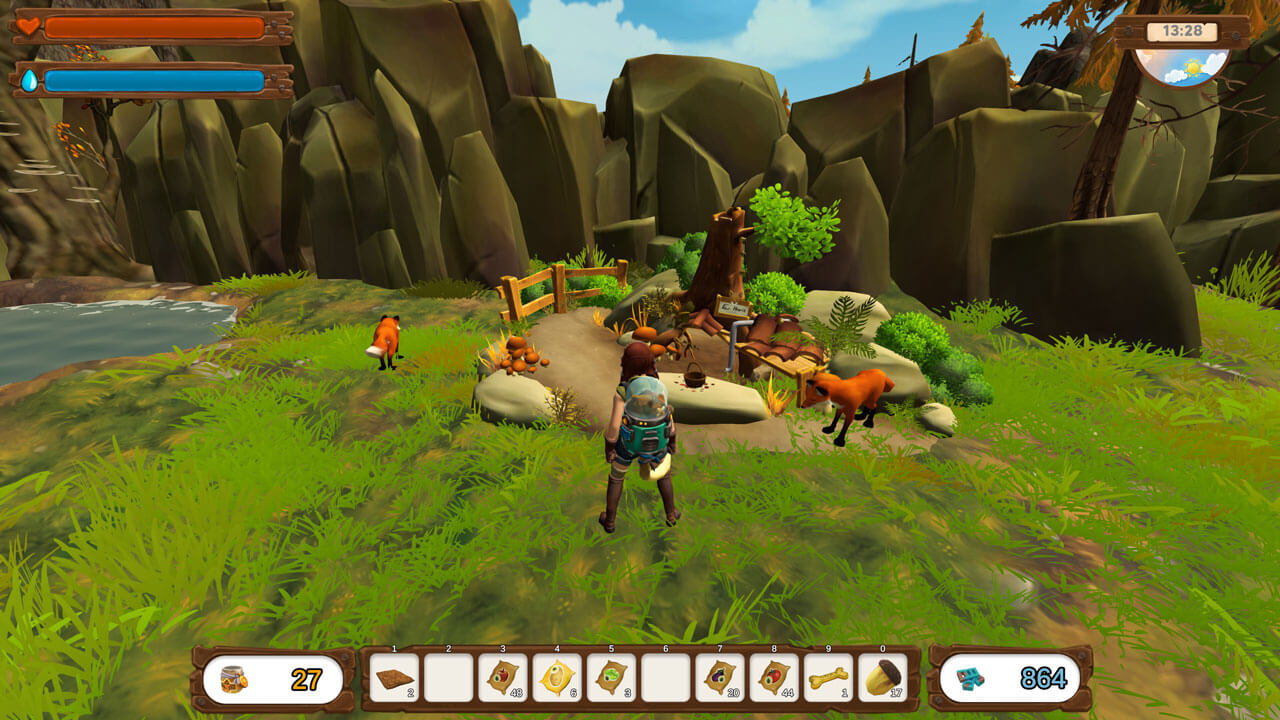Image resolution: width=1280 pixels, height=720 pixels.
Task: Equip the bone from the hotbar
Action: [828, 678]
